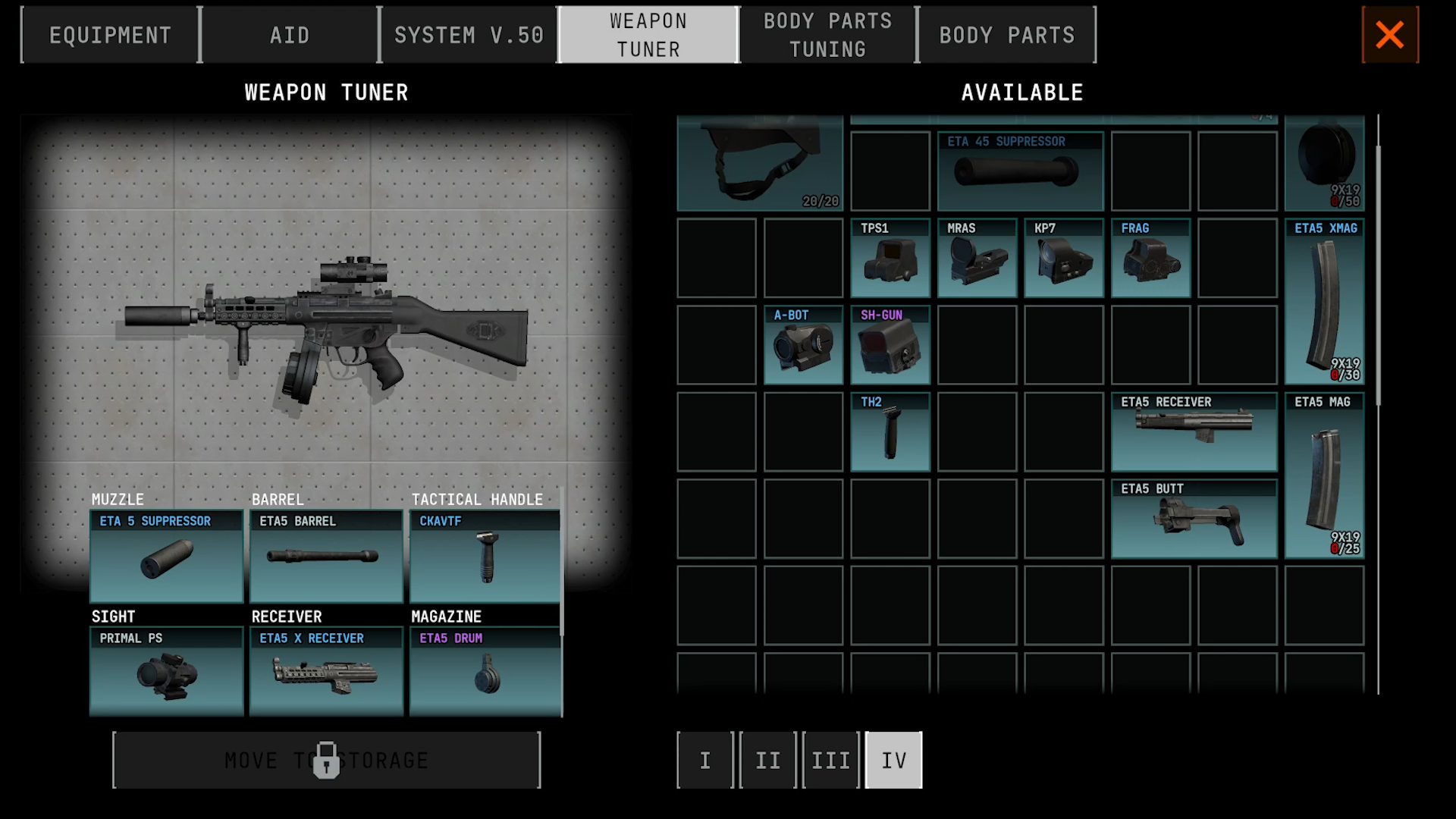Switch to the EQUIPMENT tab
The width and height of the screenshot is (1456, 819).
[x=110, y=34]
